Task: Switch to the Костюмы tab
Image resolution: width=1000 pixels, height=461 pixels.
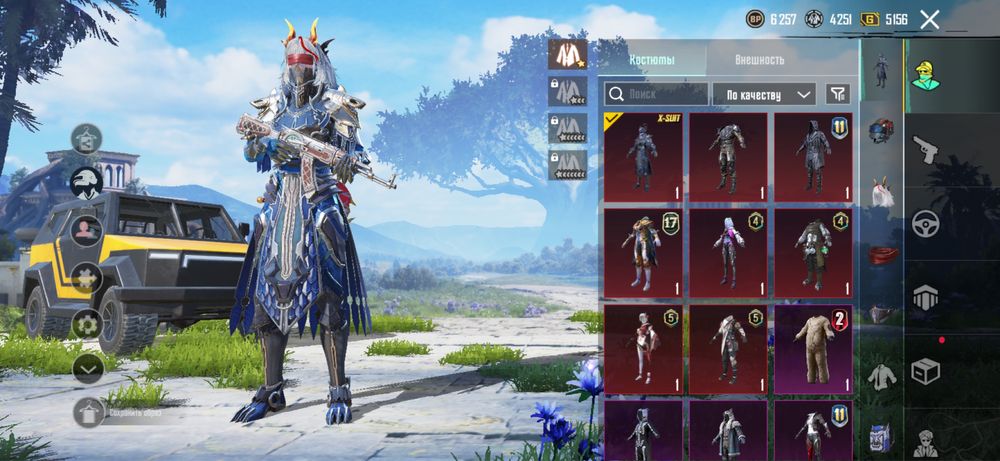Action: 651,60
